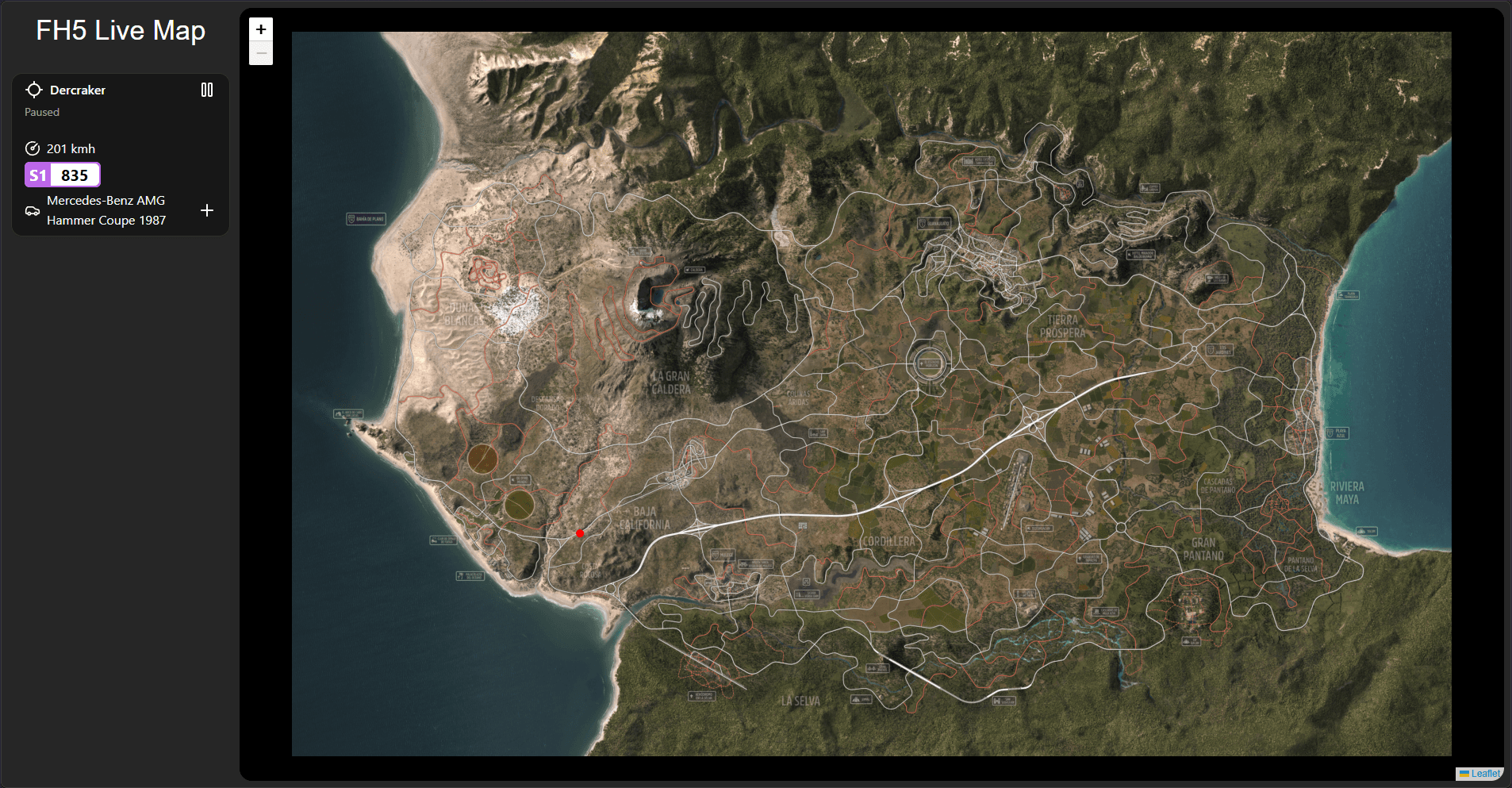Screen dimensions: 1512x788
Task: Select the Dercraker player name
Action: [77, 90]
